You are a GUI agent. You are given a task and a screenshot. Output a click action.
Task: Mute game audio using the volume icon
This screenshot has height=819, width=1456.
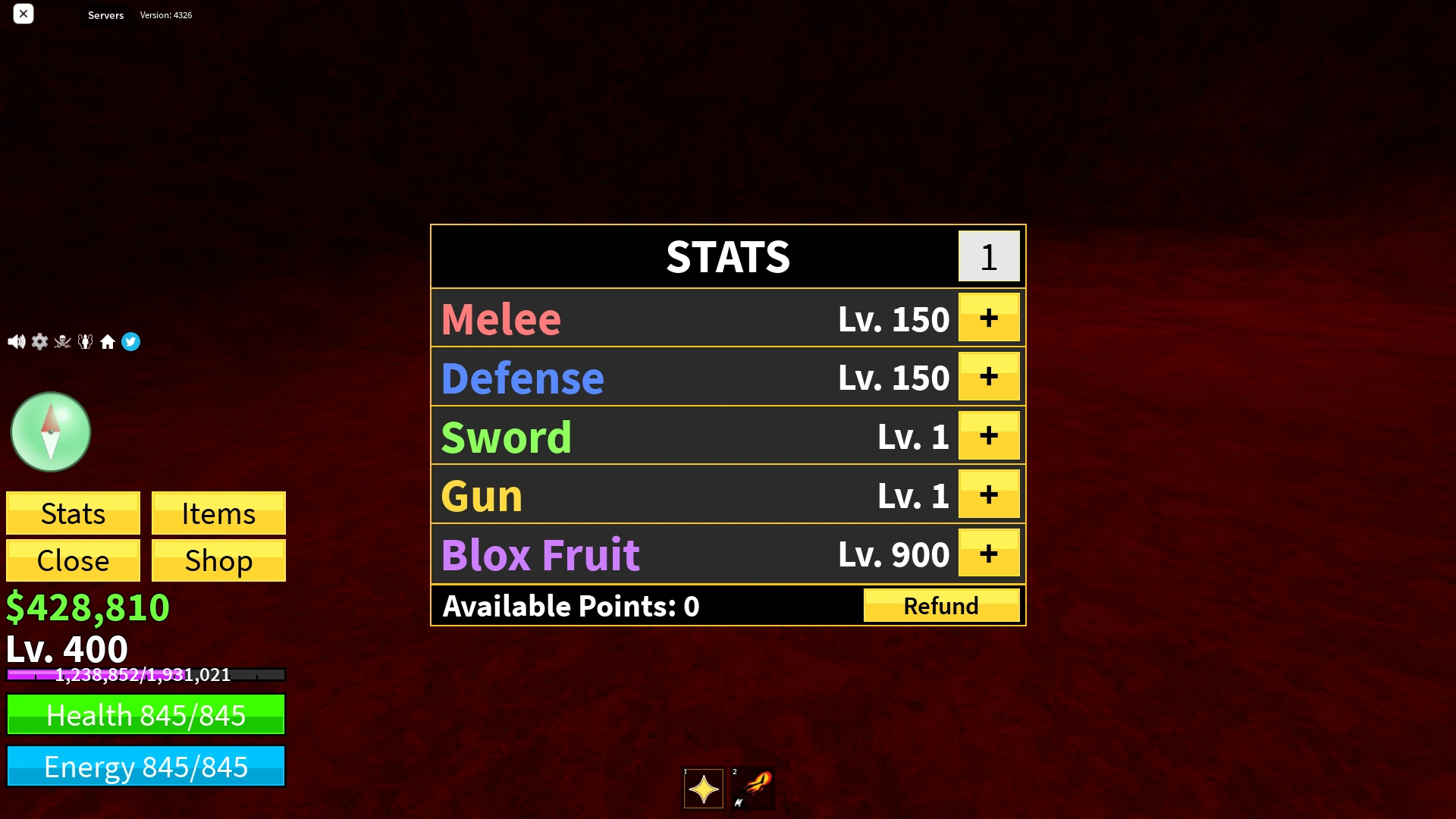coord(16,341)
